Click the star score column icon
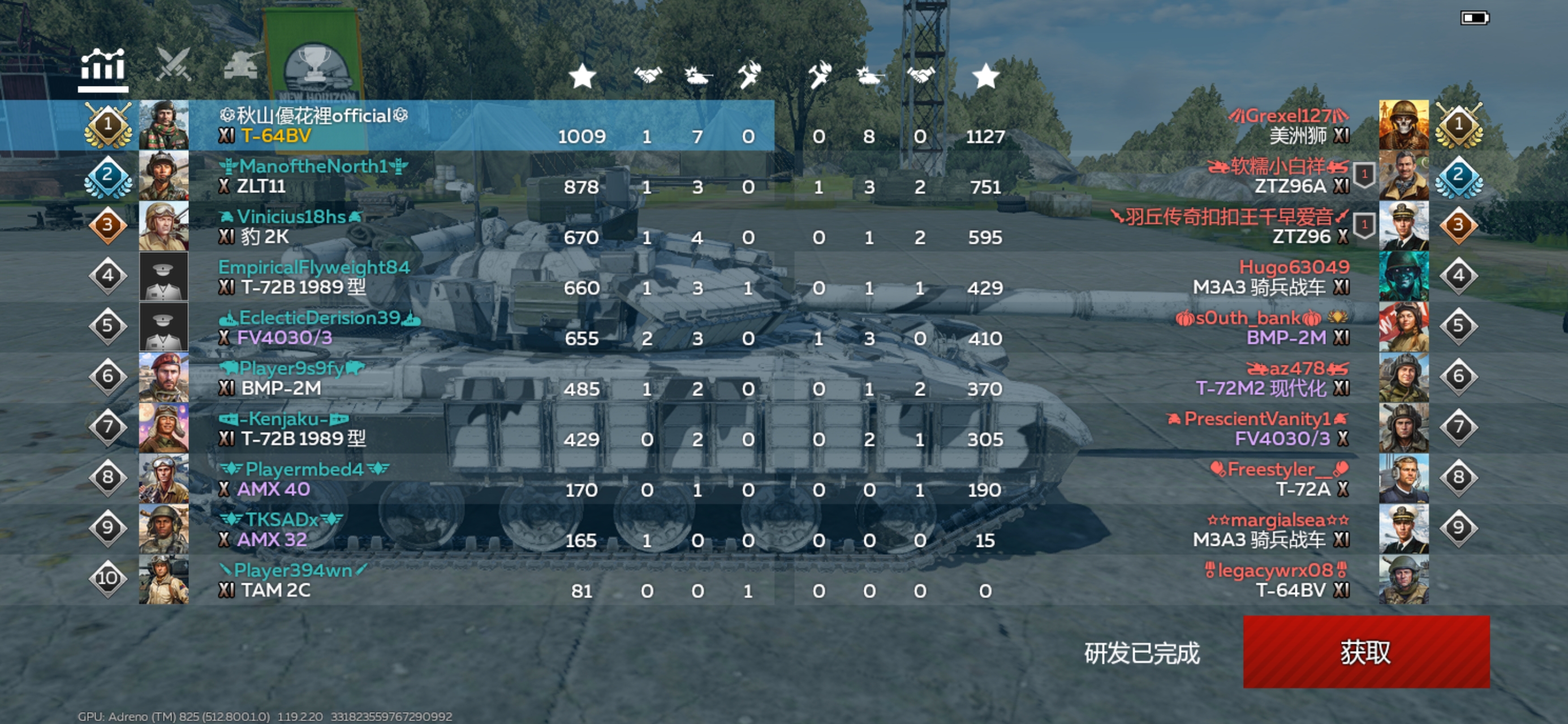Viewport: 1568px width, 724px height. (583, 77)
